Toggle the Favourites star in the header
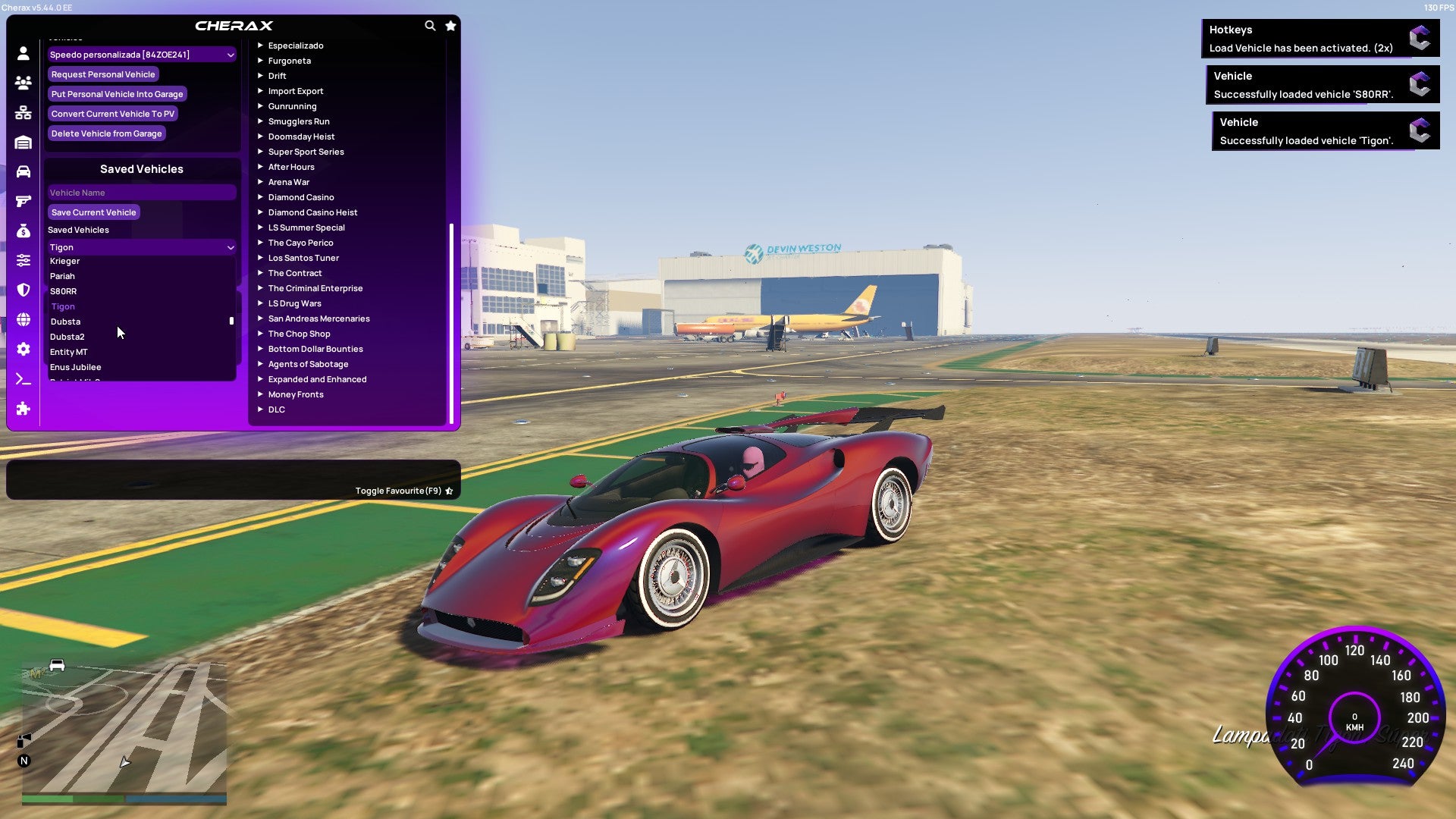1456x819 pixels. coord(450,25)
